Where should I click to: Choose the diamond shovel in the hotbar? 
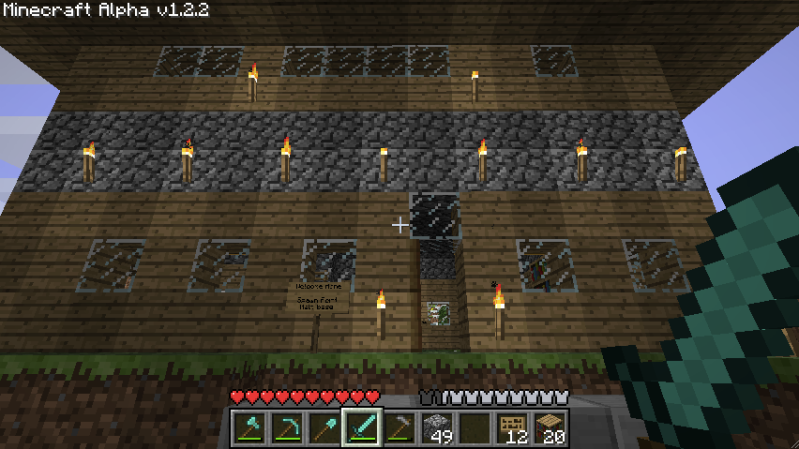[x=324, y=427]
